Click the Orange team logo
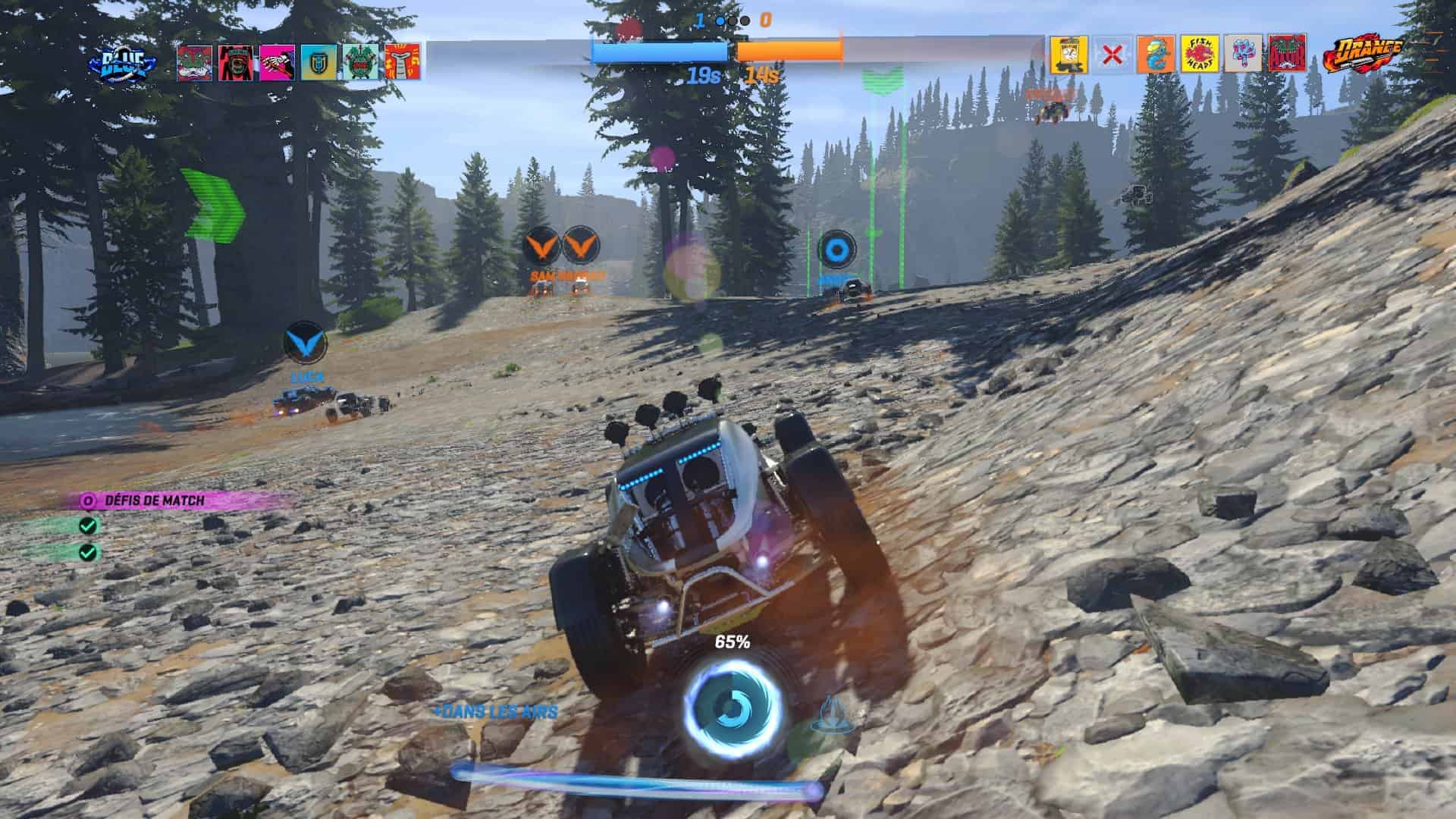The image size is (1456, 819). click(1362, 55)
